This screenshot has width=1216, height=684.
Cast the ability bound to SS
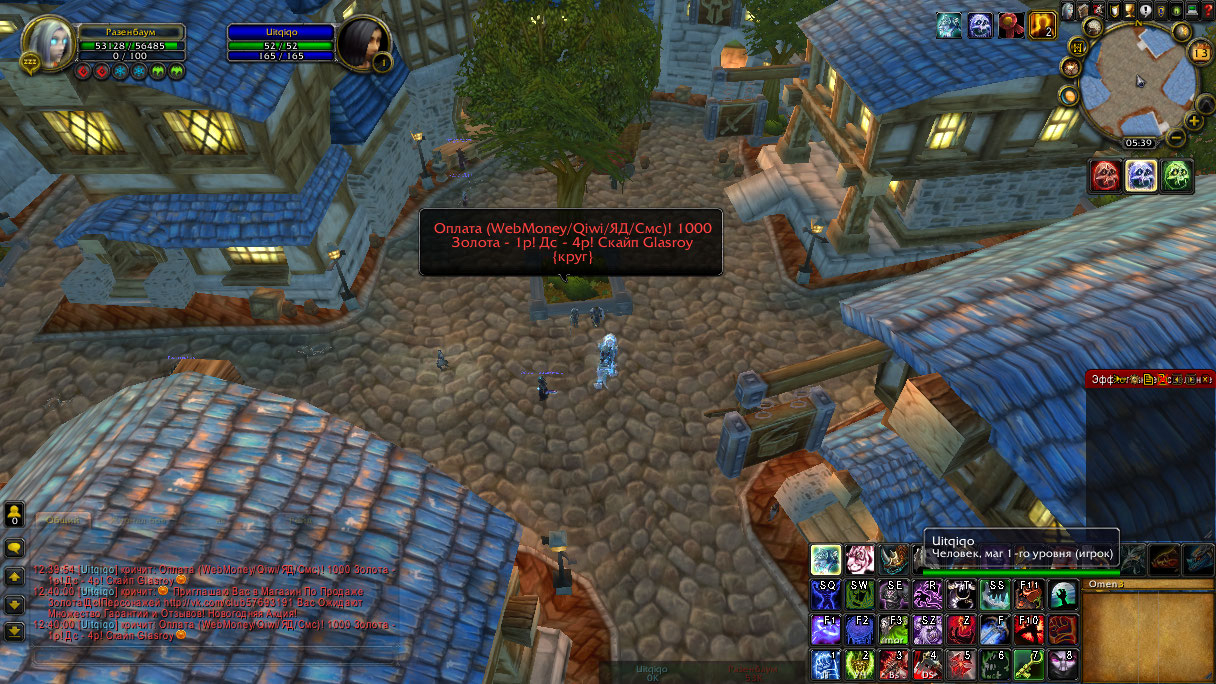(x=994, y=595)
